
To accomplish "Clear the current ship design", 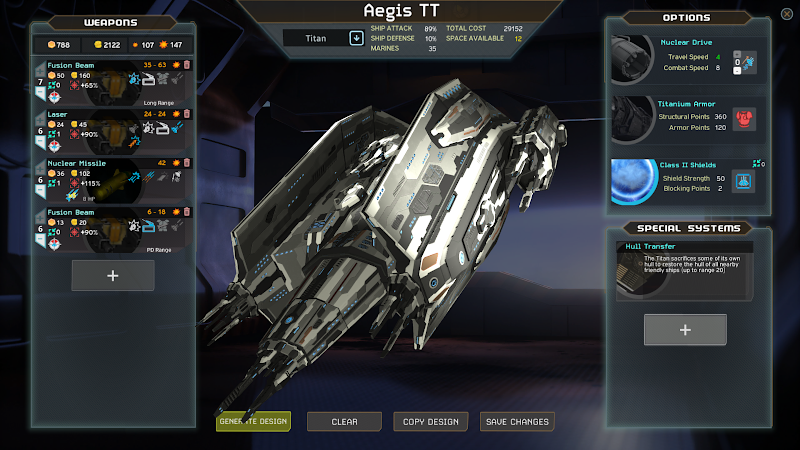I will pyautogui.click(x=344, y=421).
